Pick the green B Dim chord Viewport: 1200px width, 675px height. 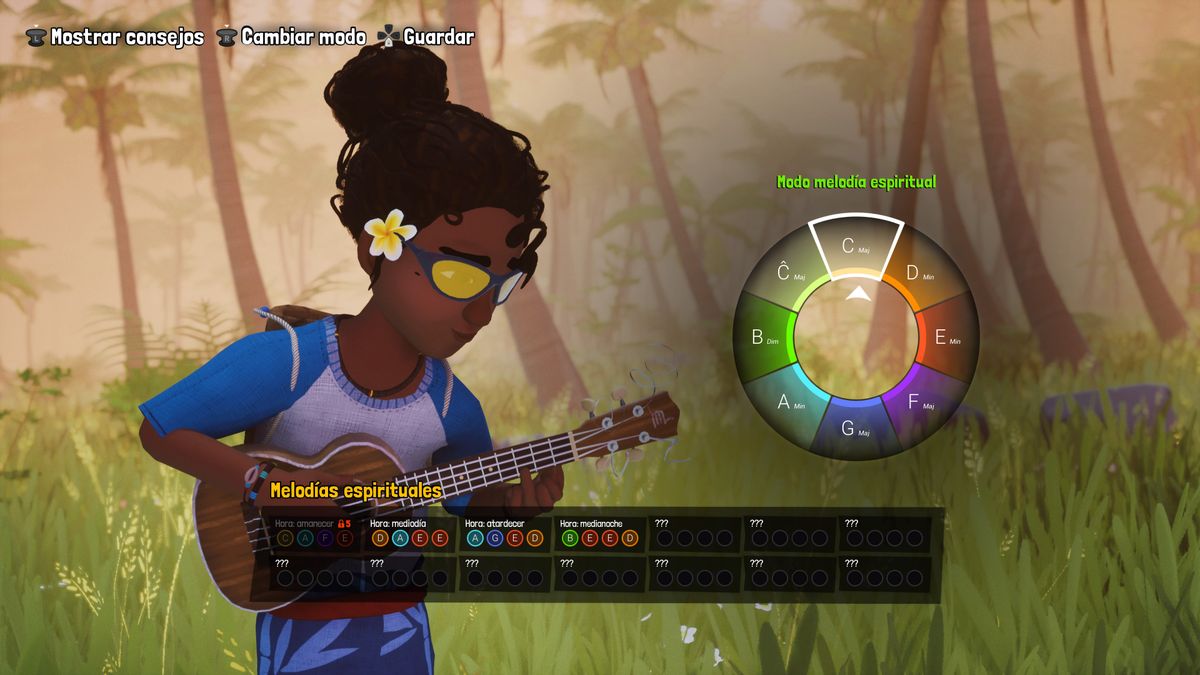point(764,337)
